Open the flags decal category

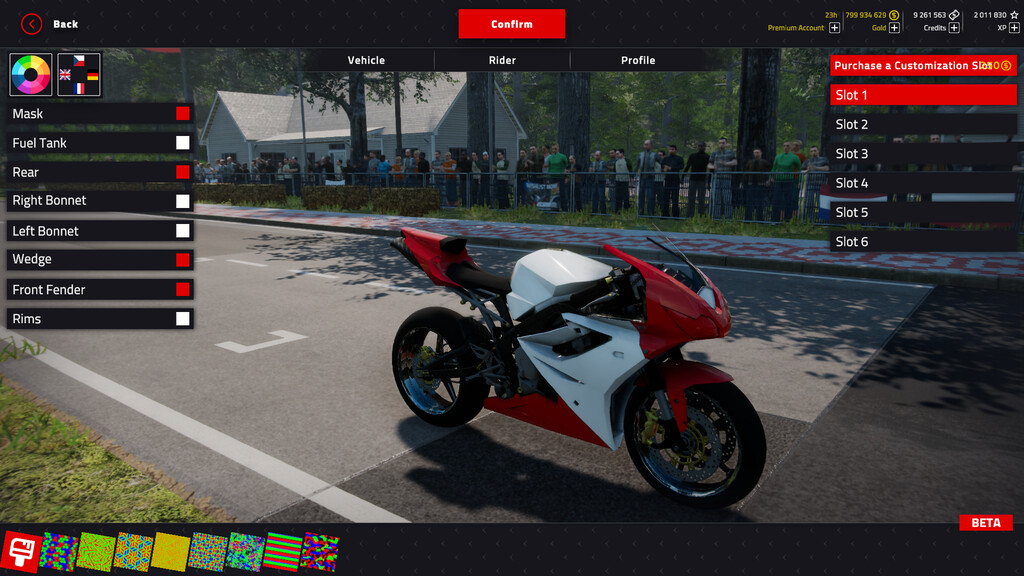coord(79,75)
